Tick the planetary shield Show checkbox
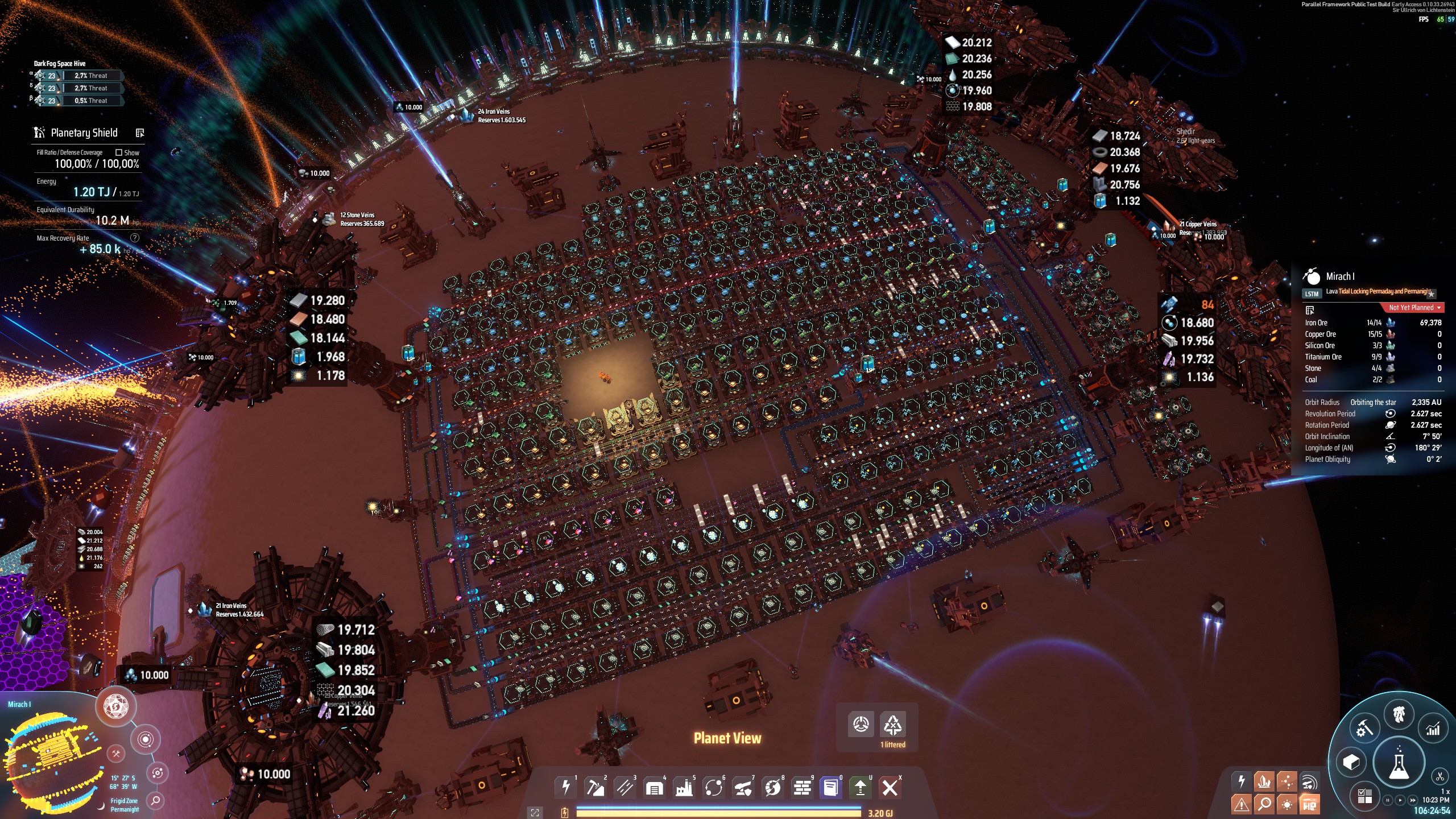1456x819 pixels. 119,152
